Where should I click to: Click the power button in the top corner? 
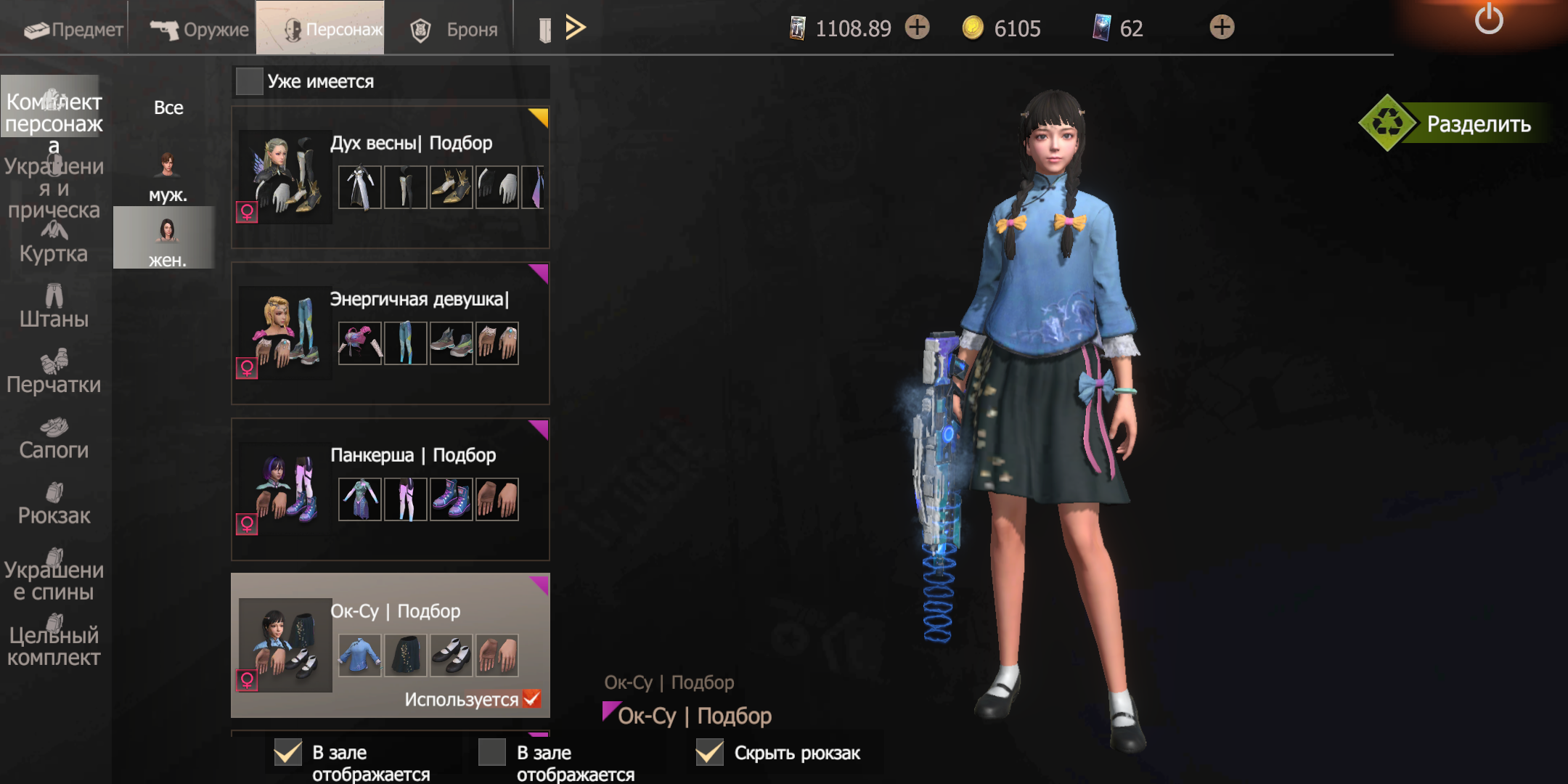tap(1488, 20)
